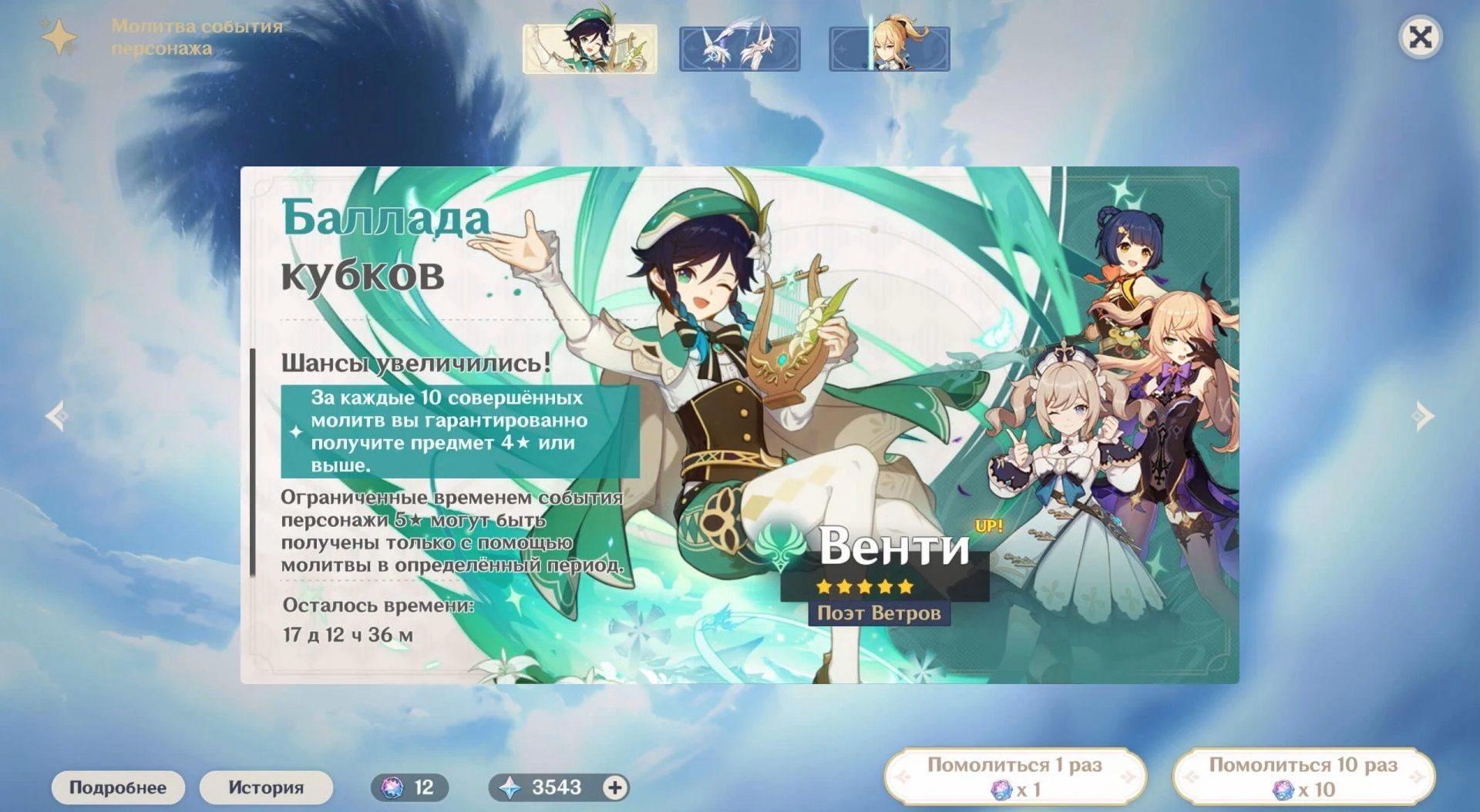
Task: Open the История wish history
Action: pyautogui.click(x=266, y=787)
